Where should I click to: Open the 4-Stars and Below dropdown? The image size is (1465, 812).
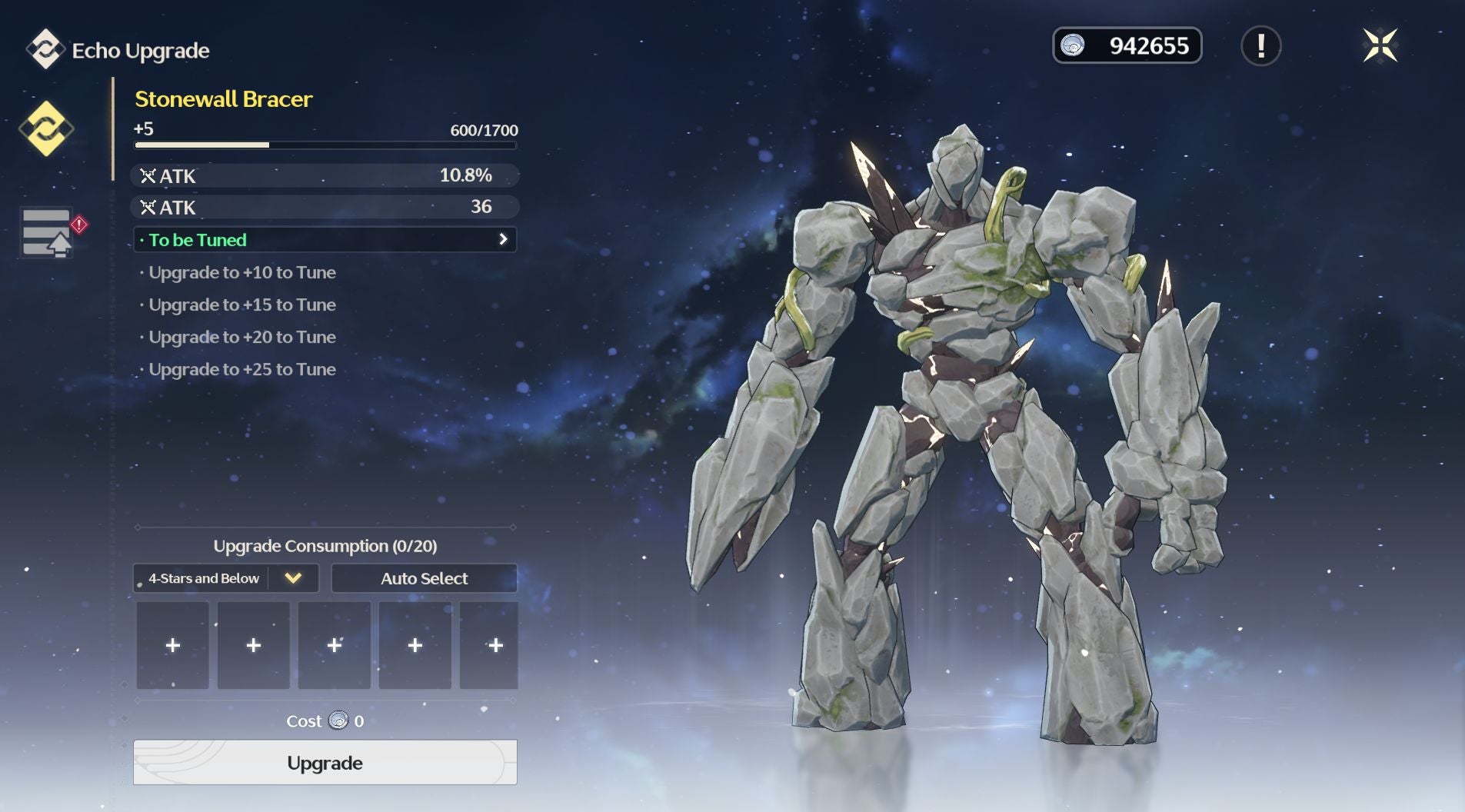225,578
